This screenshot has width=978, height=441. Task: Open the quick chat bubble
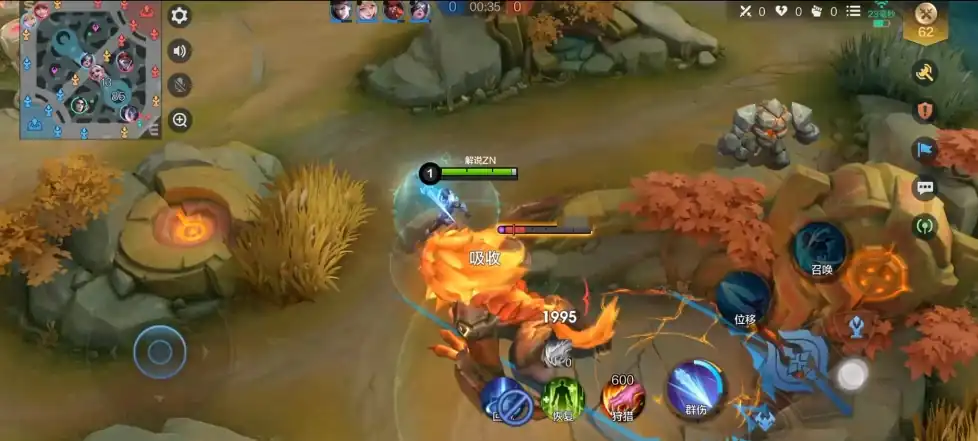[925, 187]
